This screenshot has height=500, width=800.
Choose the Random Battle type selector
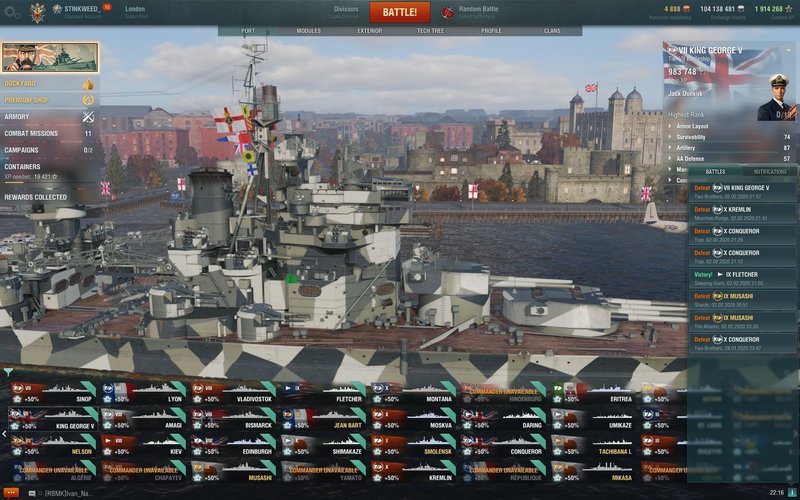[x=477, y=12]
